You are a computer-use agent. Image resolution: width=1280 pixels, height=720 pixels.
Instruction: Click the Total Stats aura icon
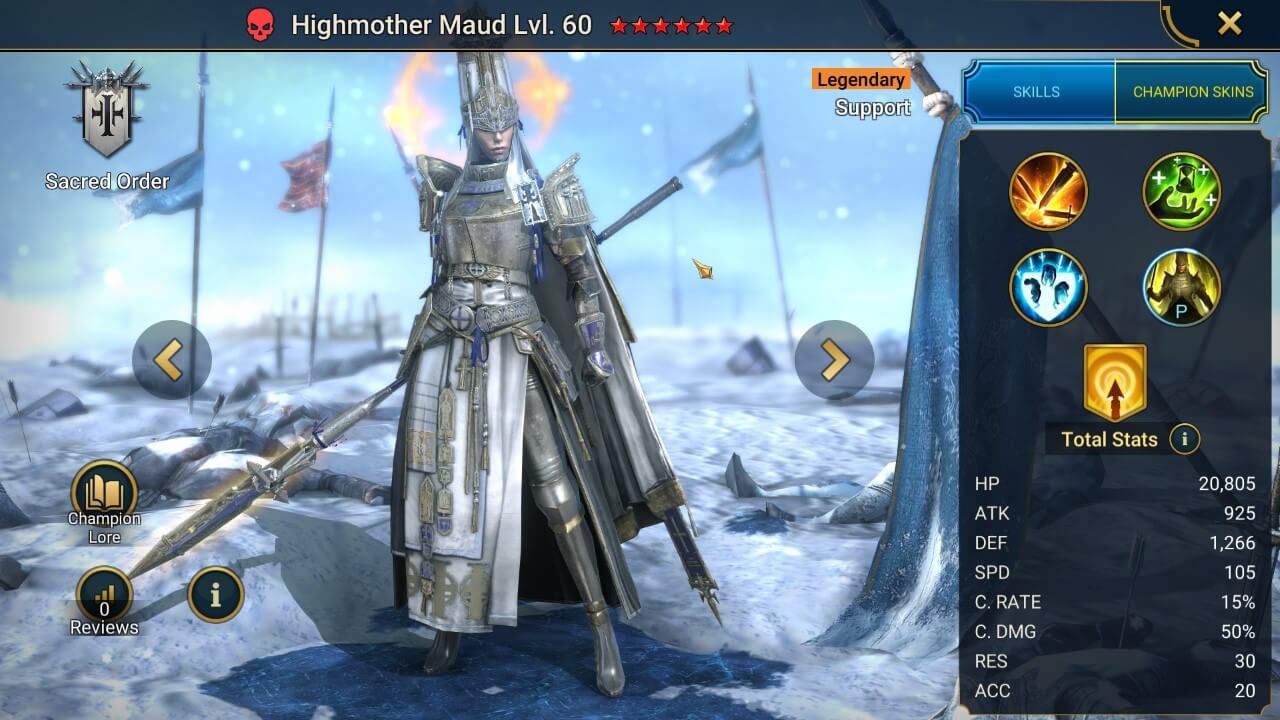pyautogui.click(x=1113, y=385)
